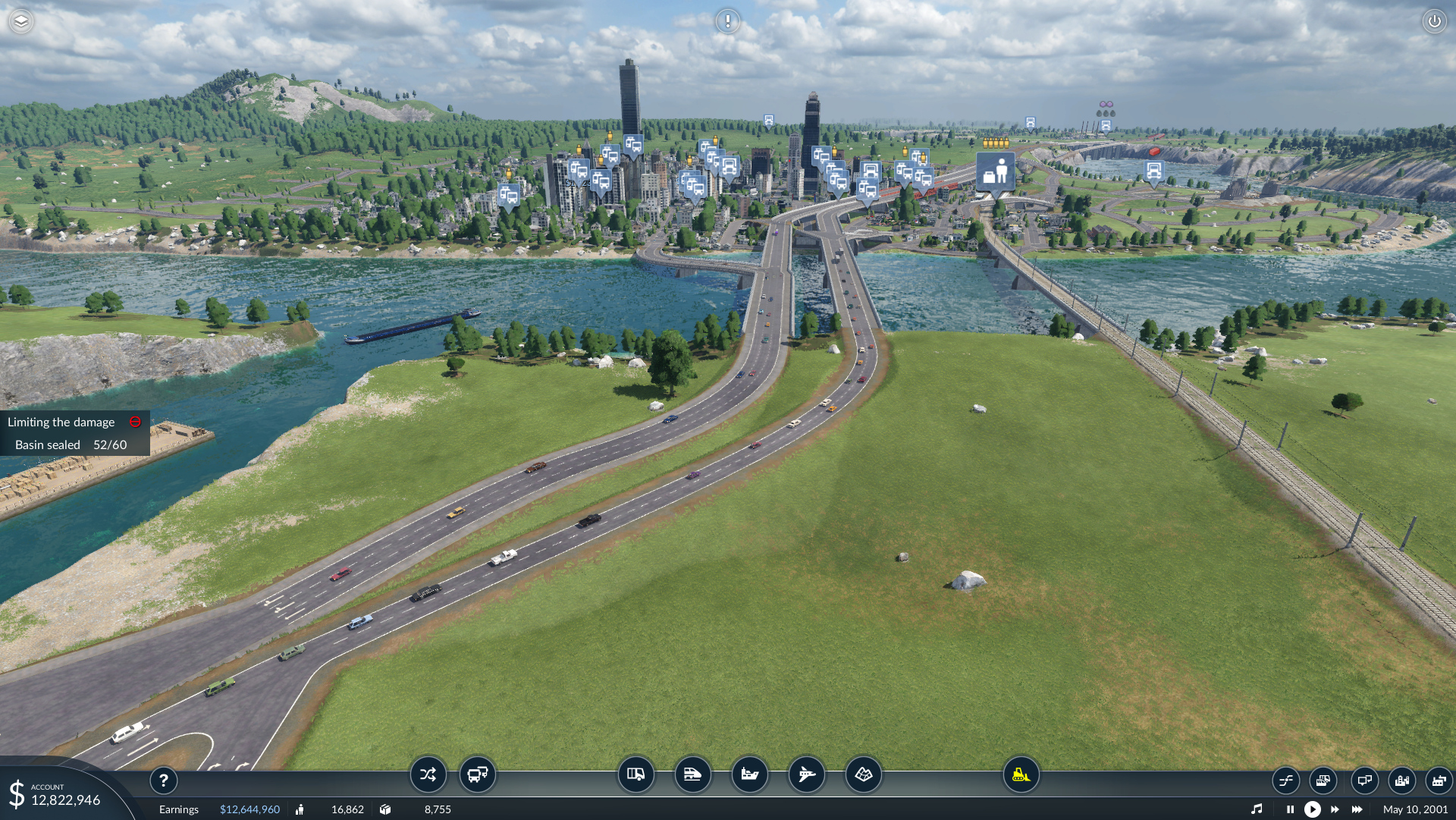Open the Limiting the damage mission tracker

pyautogui.click(x=61, y=422)
